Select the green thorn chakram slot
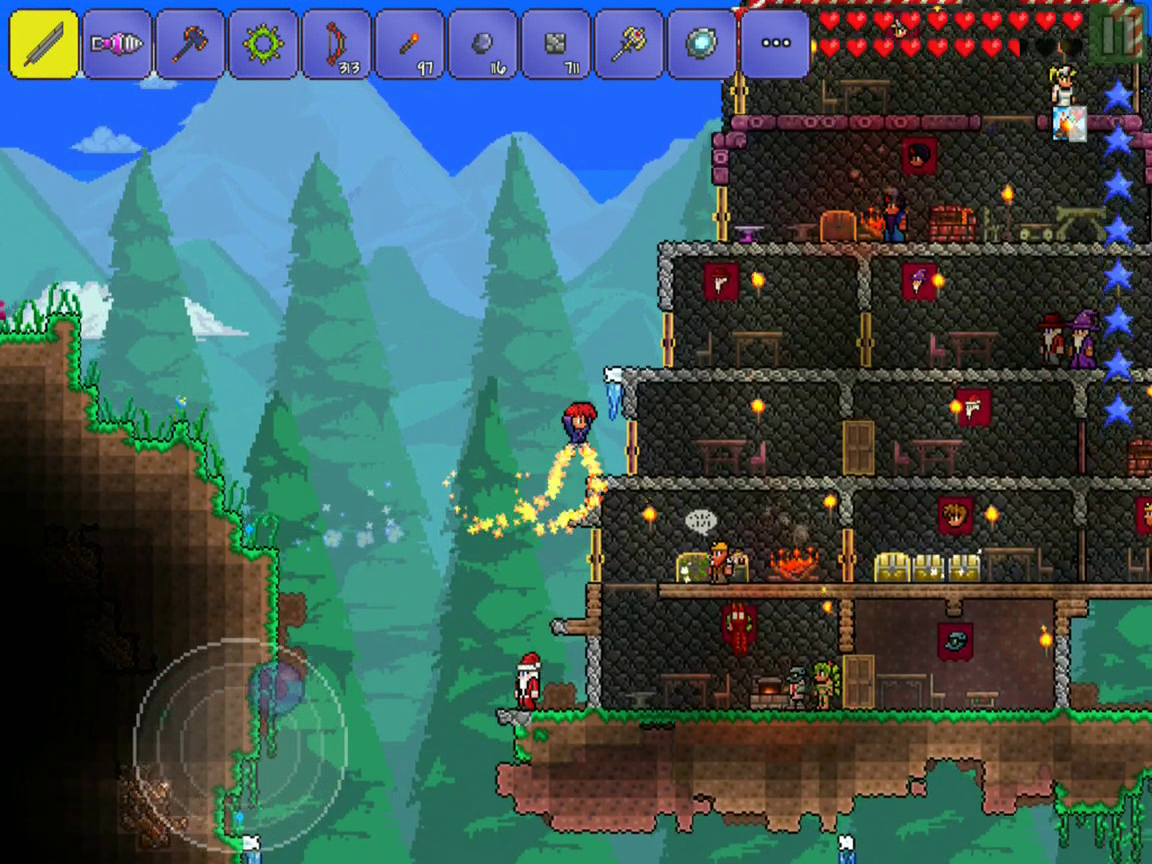Screen dimensions: 1152x864 (263, 44)
